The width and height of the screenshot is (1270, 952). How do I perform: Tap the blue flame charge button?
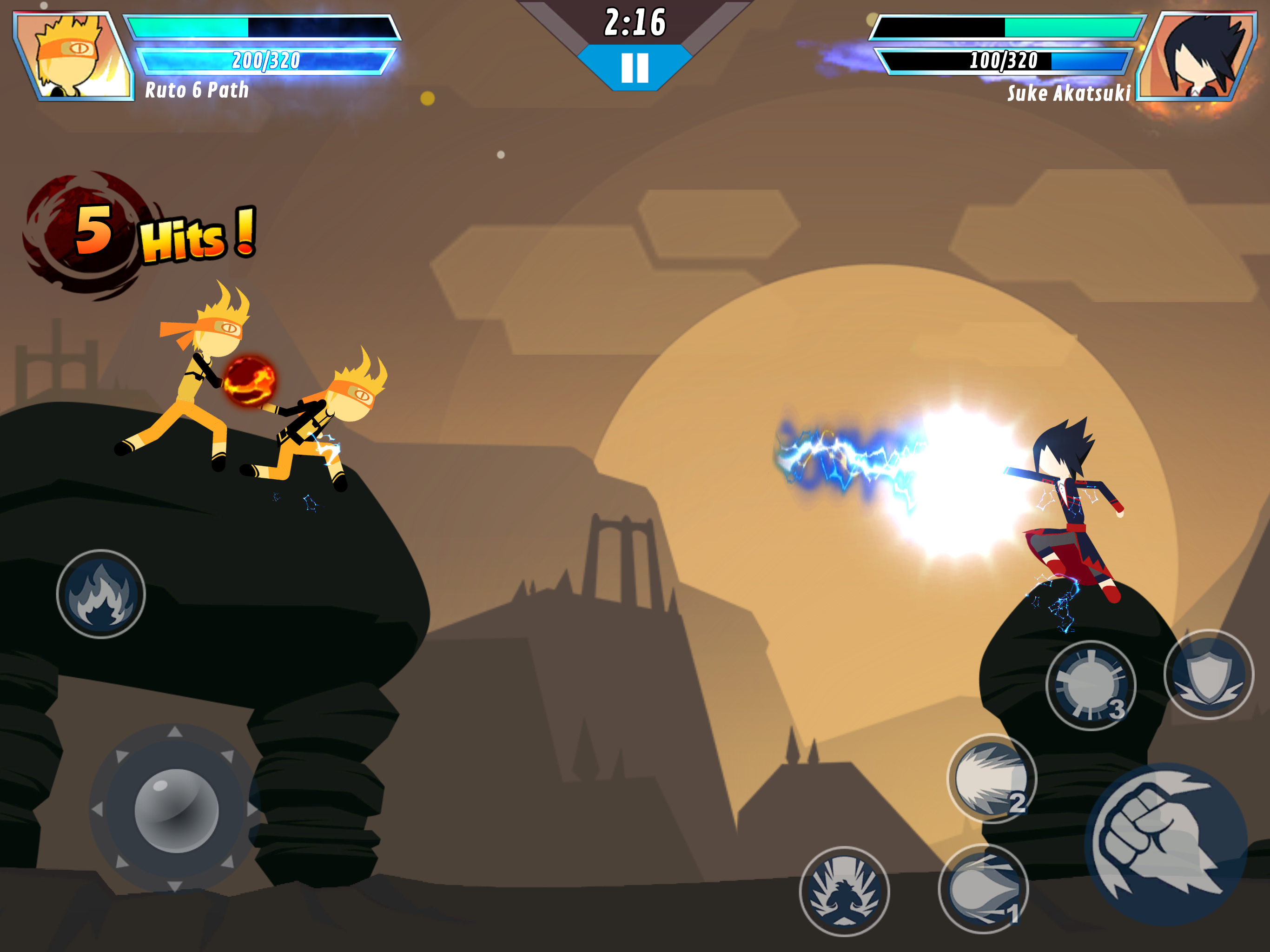(101, 594)
